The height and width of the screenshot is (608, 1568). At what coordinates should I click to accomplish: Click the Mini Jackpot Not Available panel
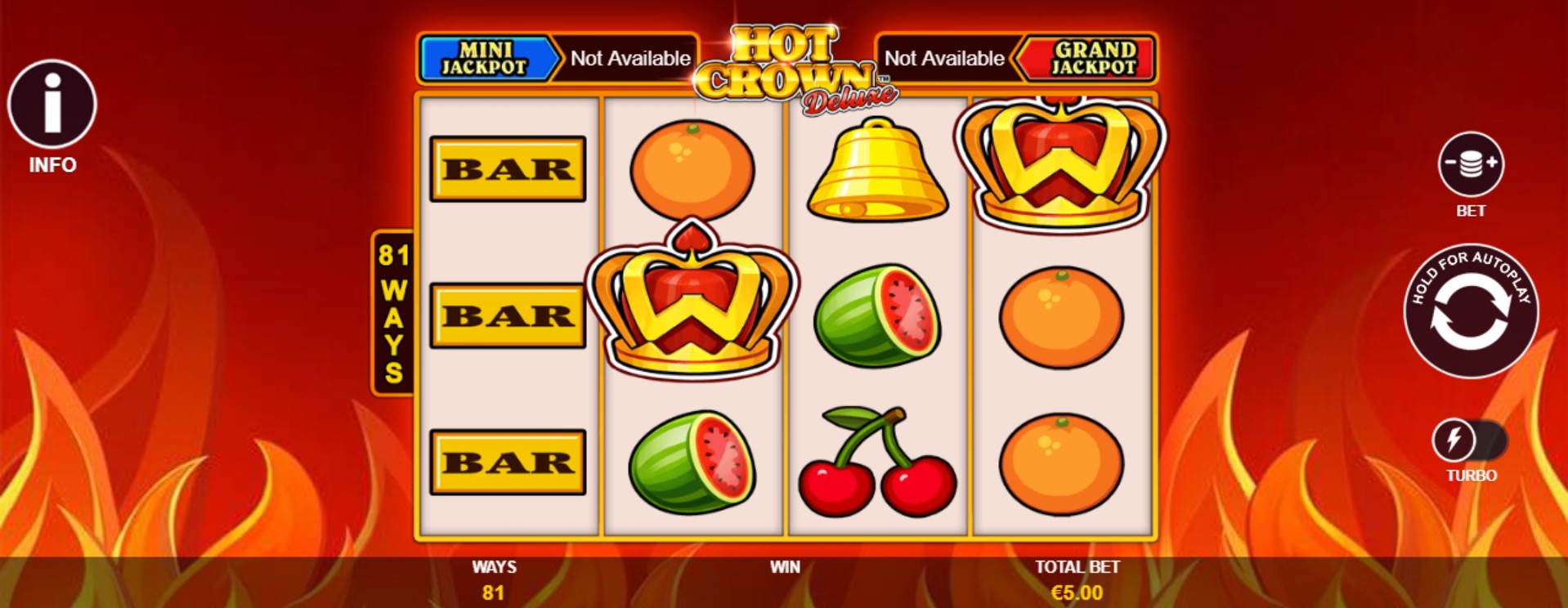click(x=632, y=59)
